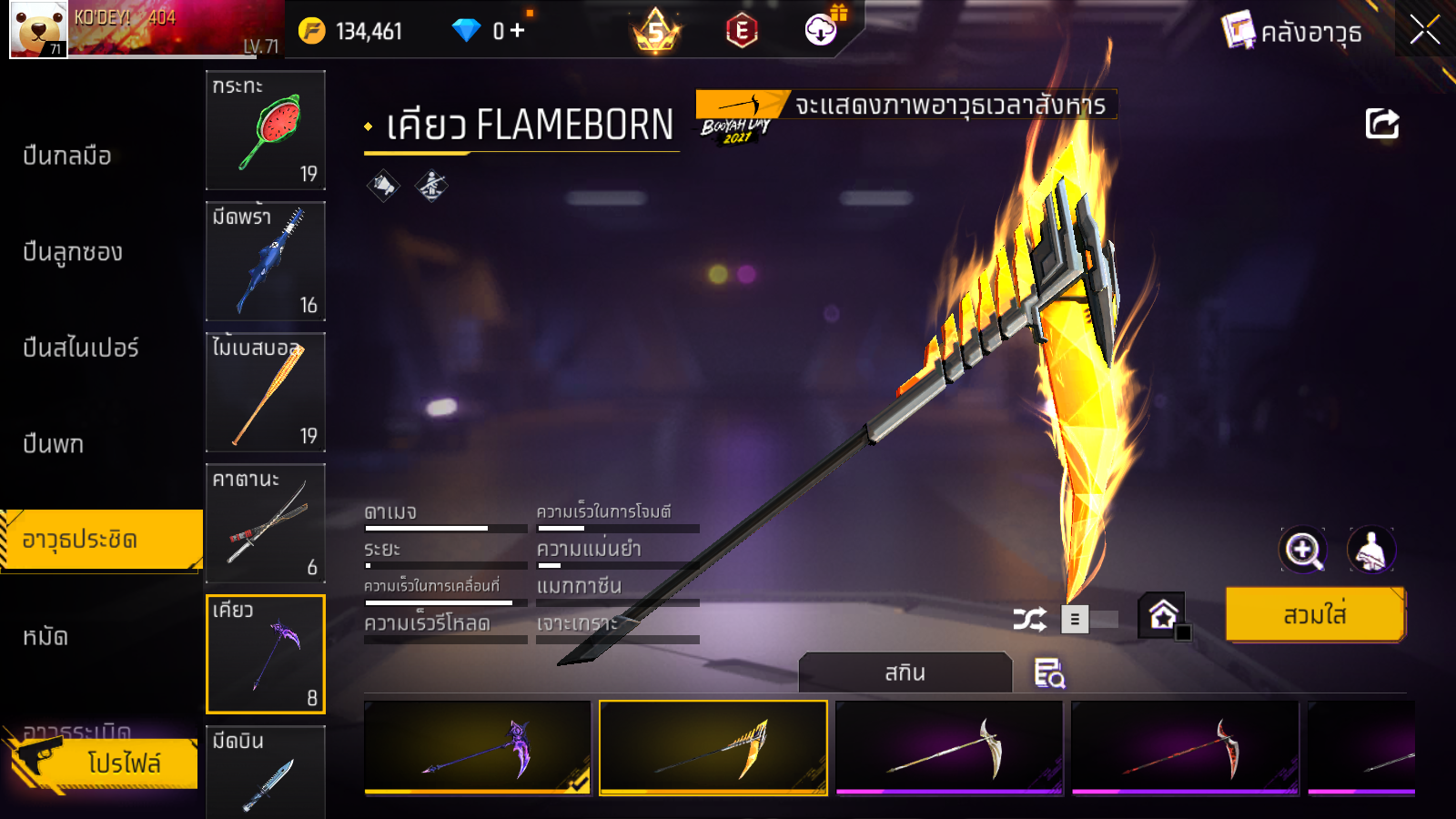Pick the red-bladed scythe skin thumbnail

coord(1184,747)
